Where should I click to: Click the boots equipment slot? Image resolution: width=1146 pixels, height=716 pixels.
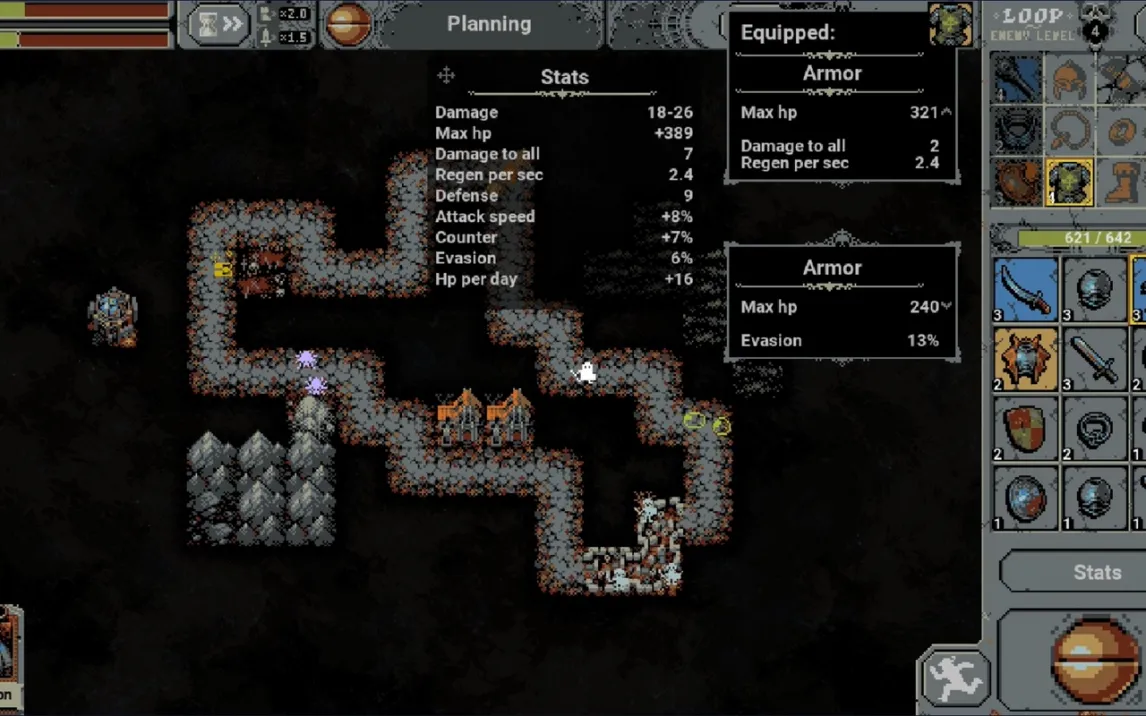(x=1121, y=182)
